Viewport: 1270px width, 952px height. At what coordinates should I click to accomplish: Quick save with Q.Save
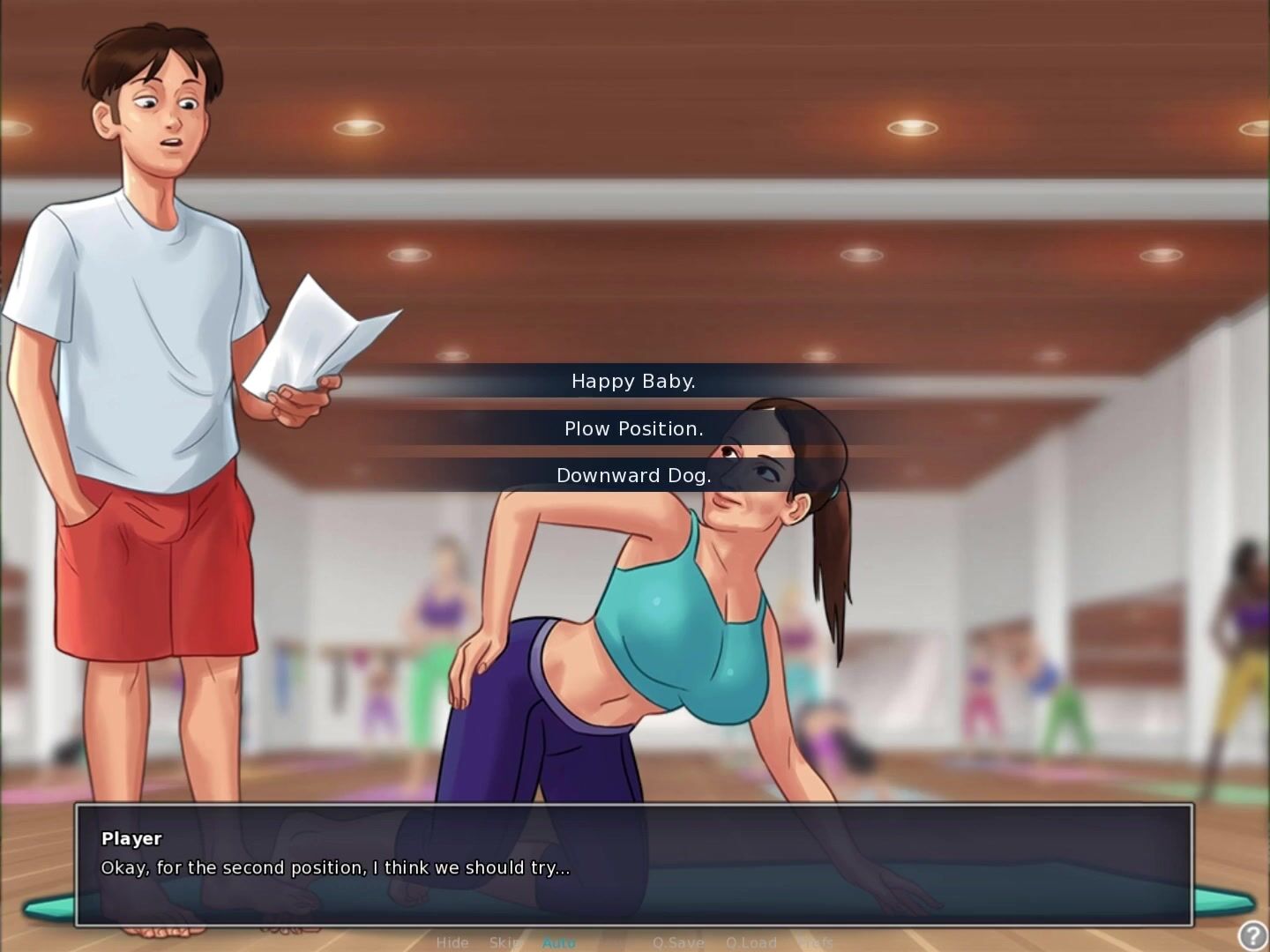click(678, 942)
